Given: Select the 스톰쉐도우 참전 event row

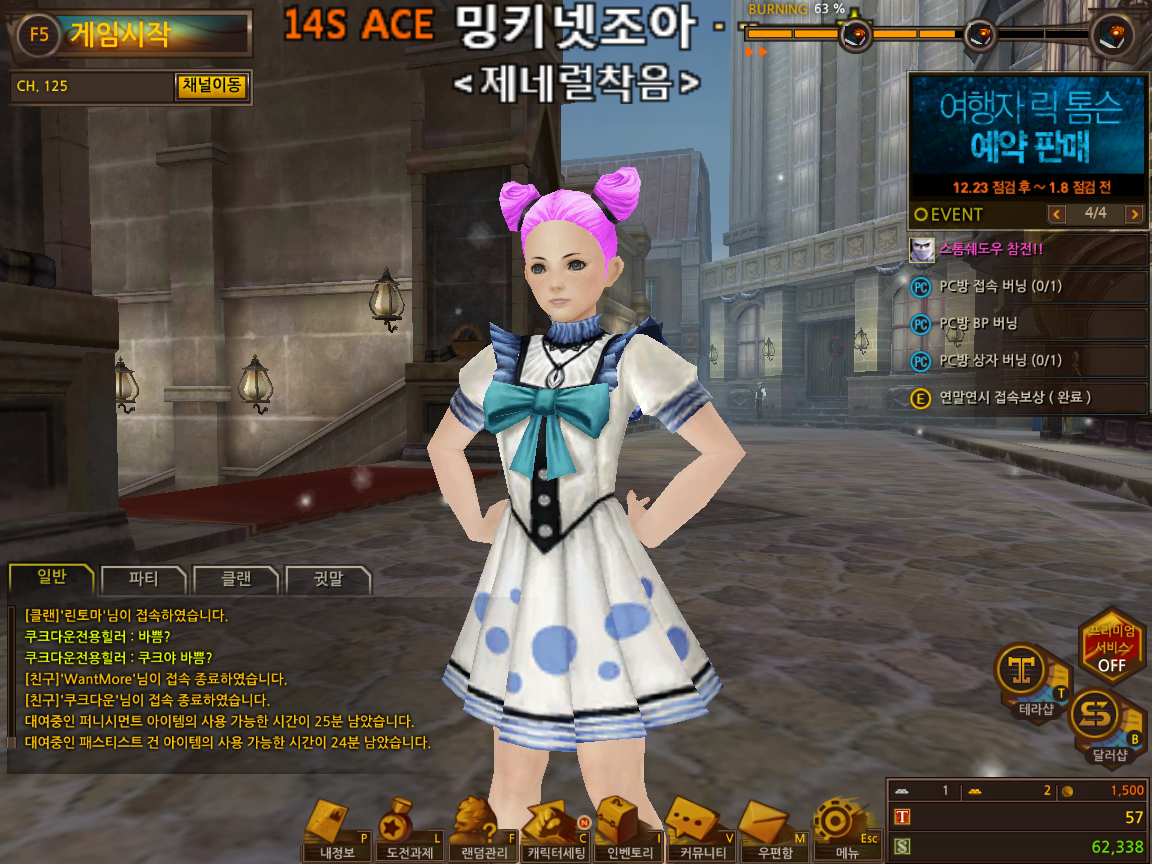Looking at the screenshot, I should tap(1028, 250).
